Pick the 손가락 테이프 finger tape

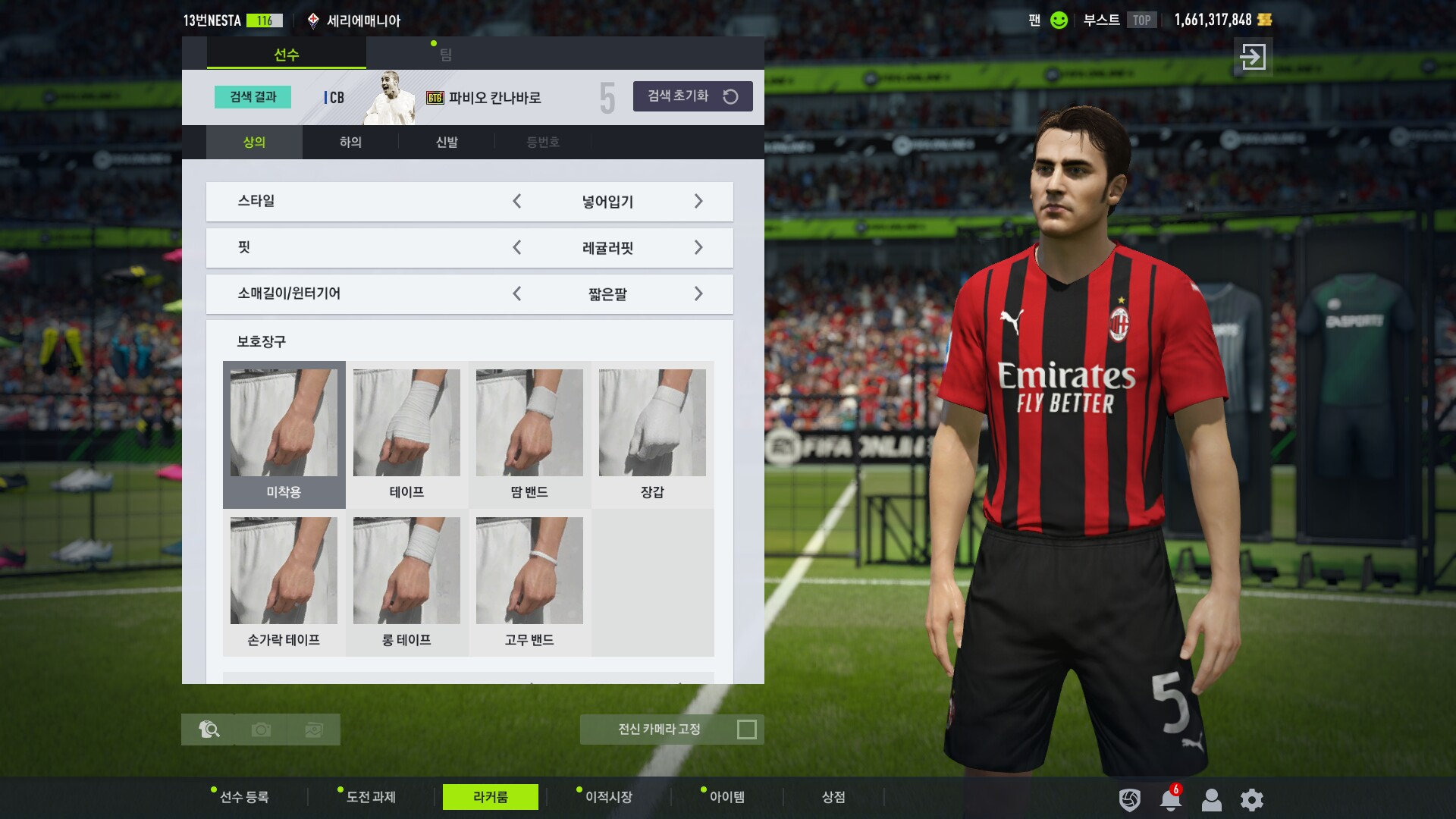point(284,582)
